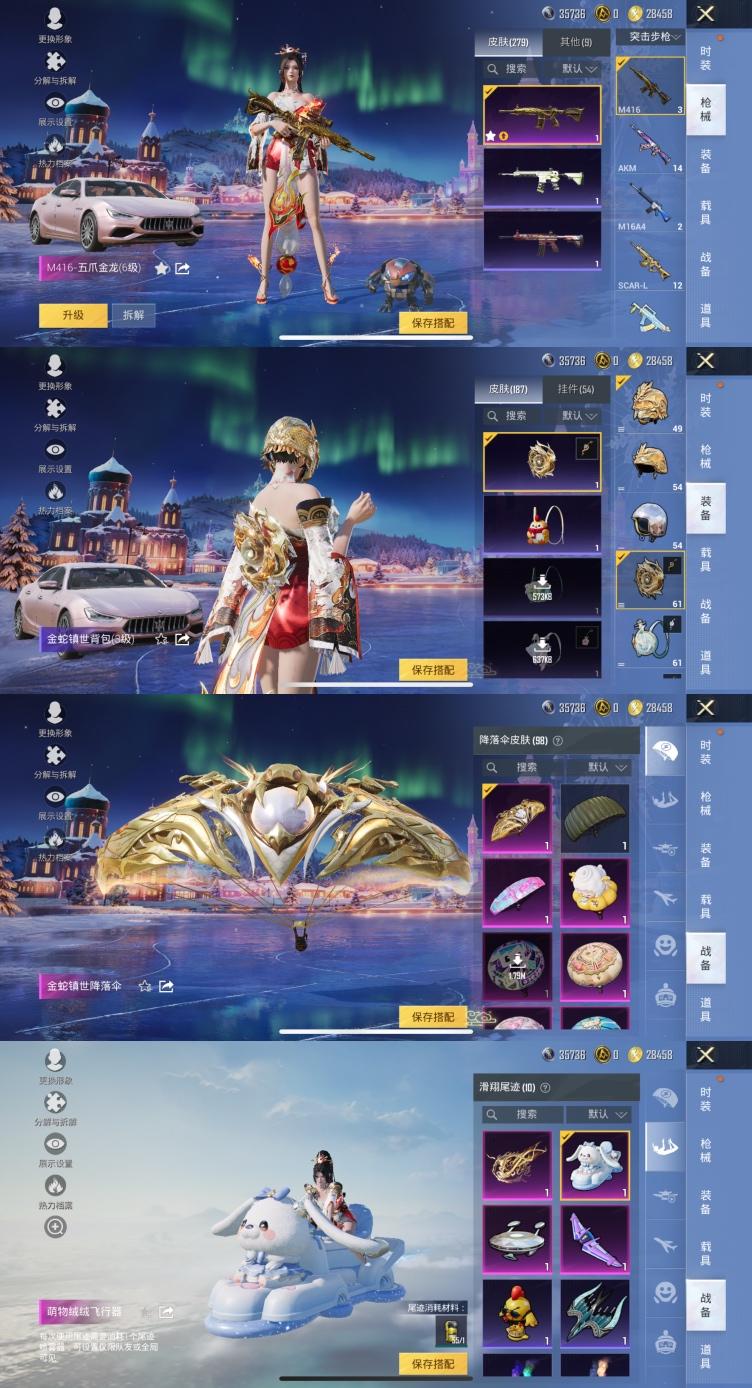The image size is (752, 1388).
Task: Select the pink sparkly parachute skin
Action: 517,893
